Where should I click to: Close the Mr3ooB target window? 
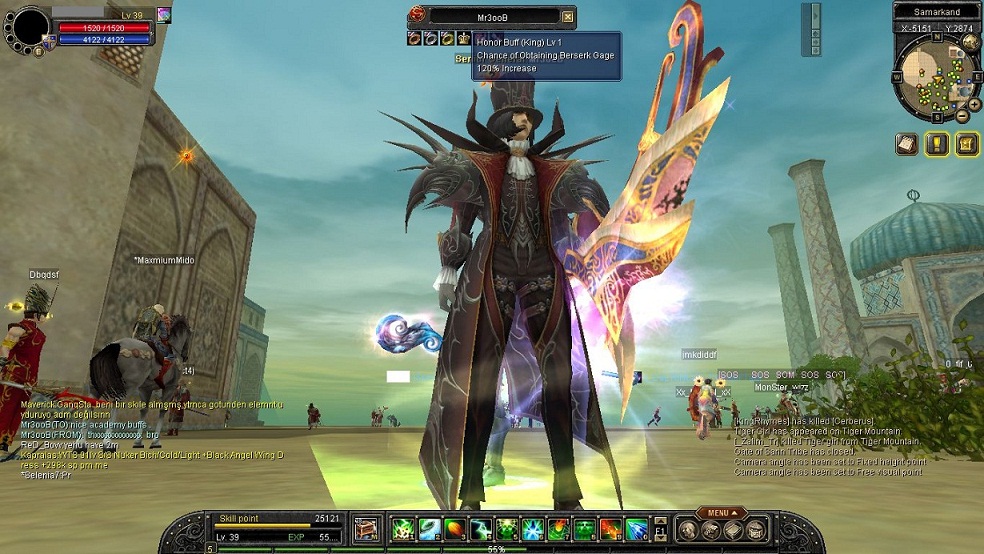tap(568, 16)
